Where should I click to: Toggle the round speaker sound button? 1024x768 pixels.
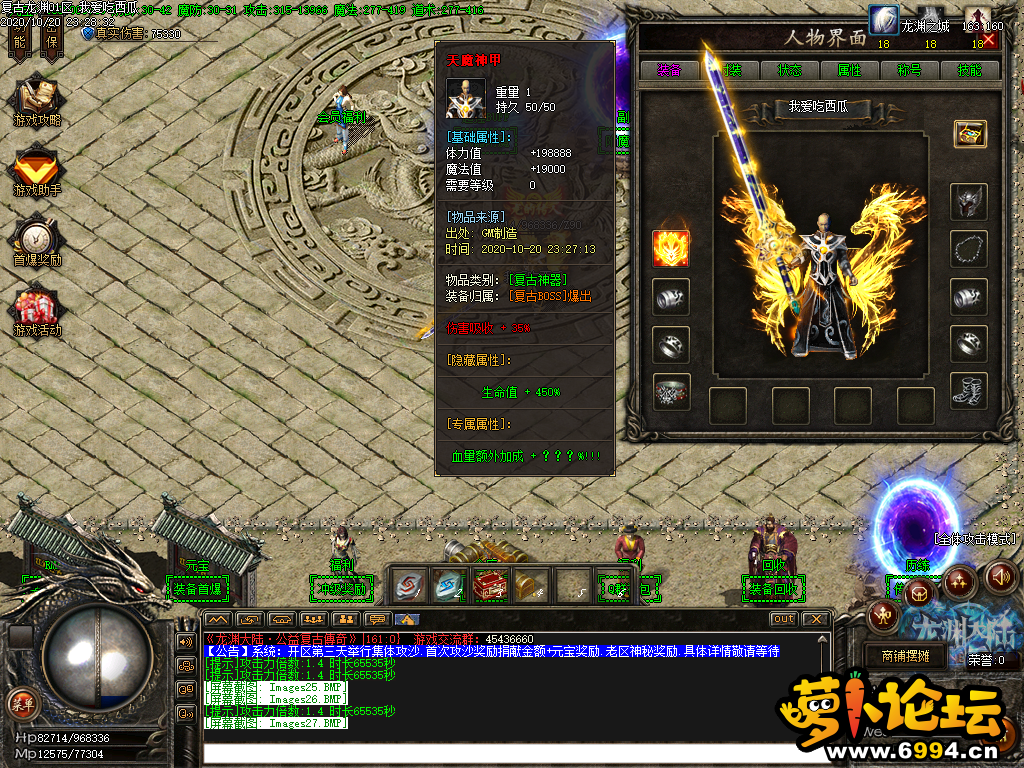[1001, 577]
